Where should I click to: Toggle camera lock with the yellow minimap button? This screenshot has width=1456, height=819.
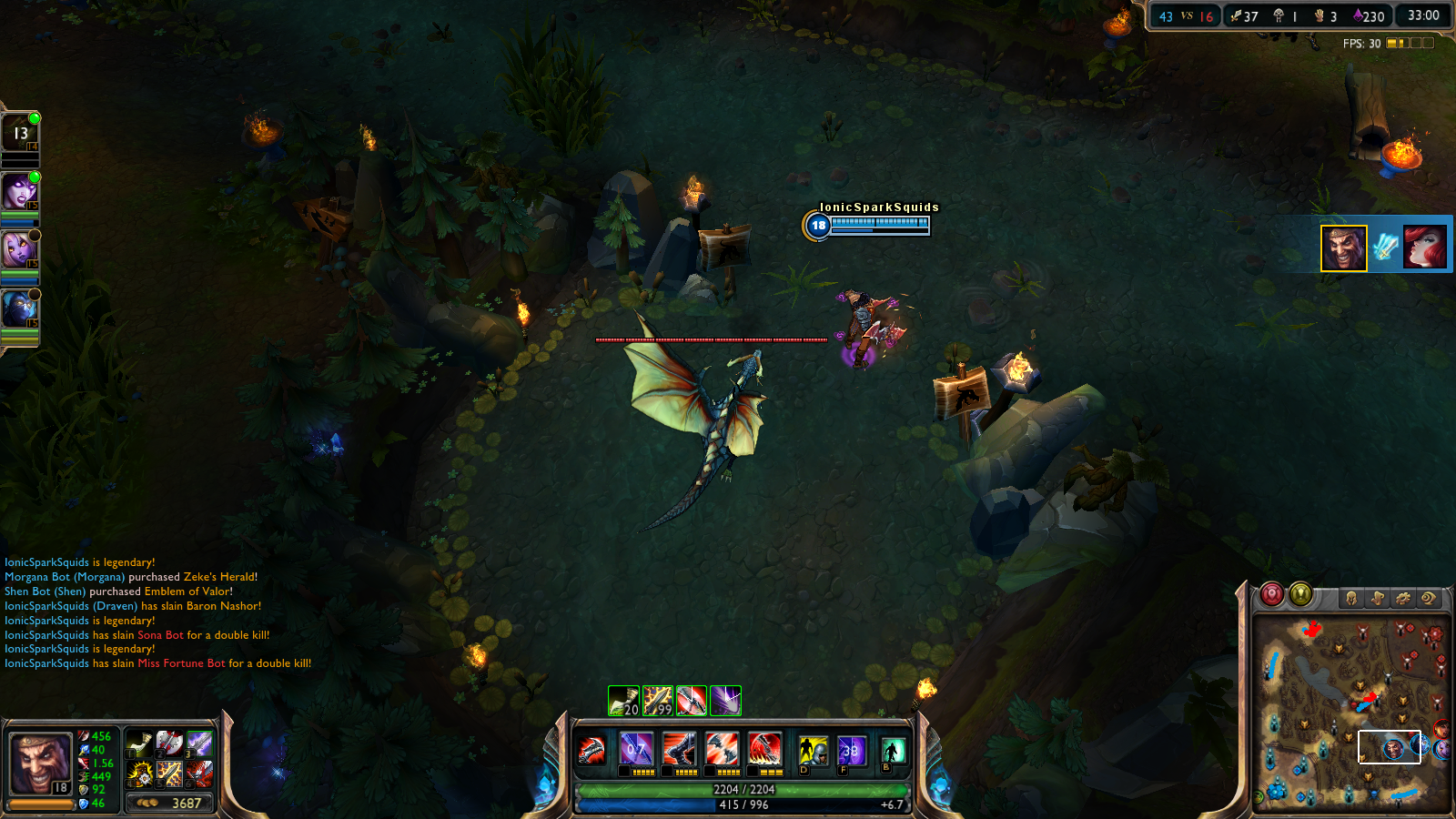click(1300, 594)
